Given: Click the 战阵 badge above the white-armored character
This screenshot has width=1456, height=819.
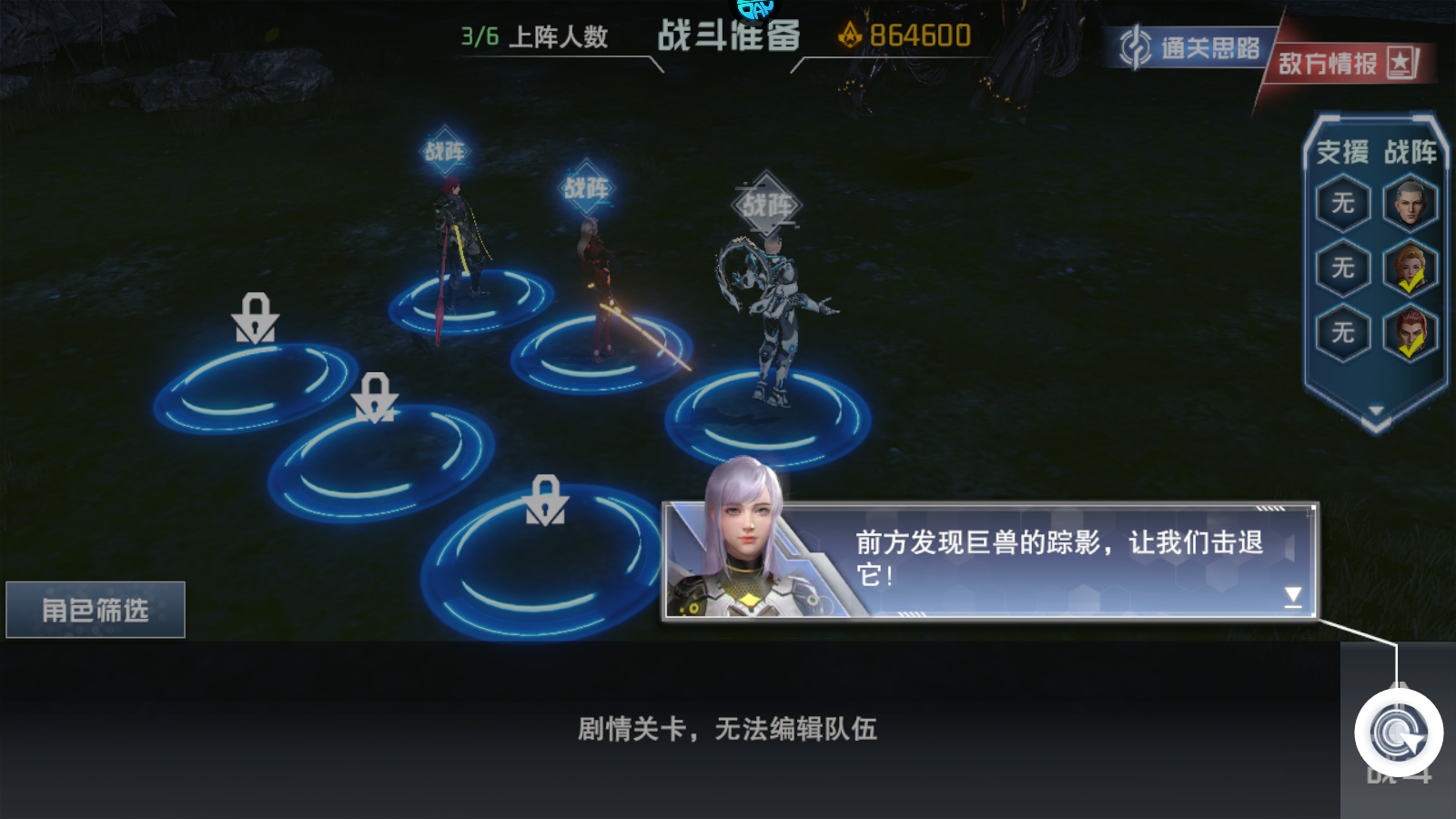Looking at the screenshot, I should [x=767, y=200].
